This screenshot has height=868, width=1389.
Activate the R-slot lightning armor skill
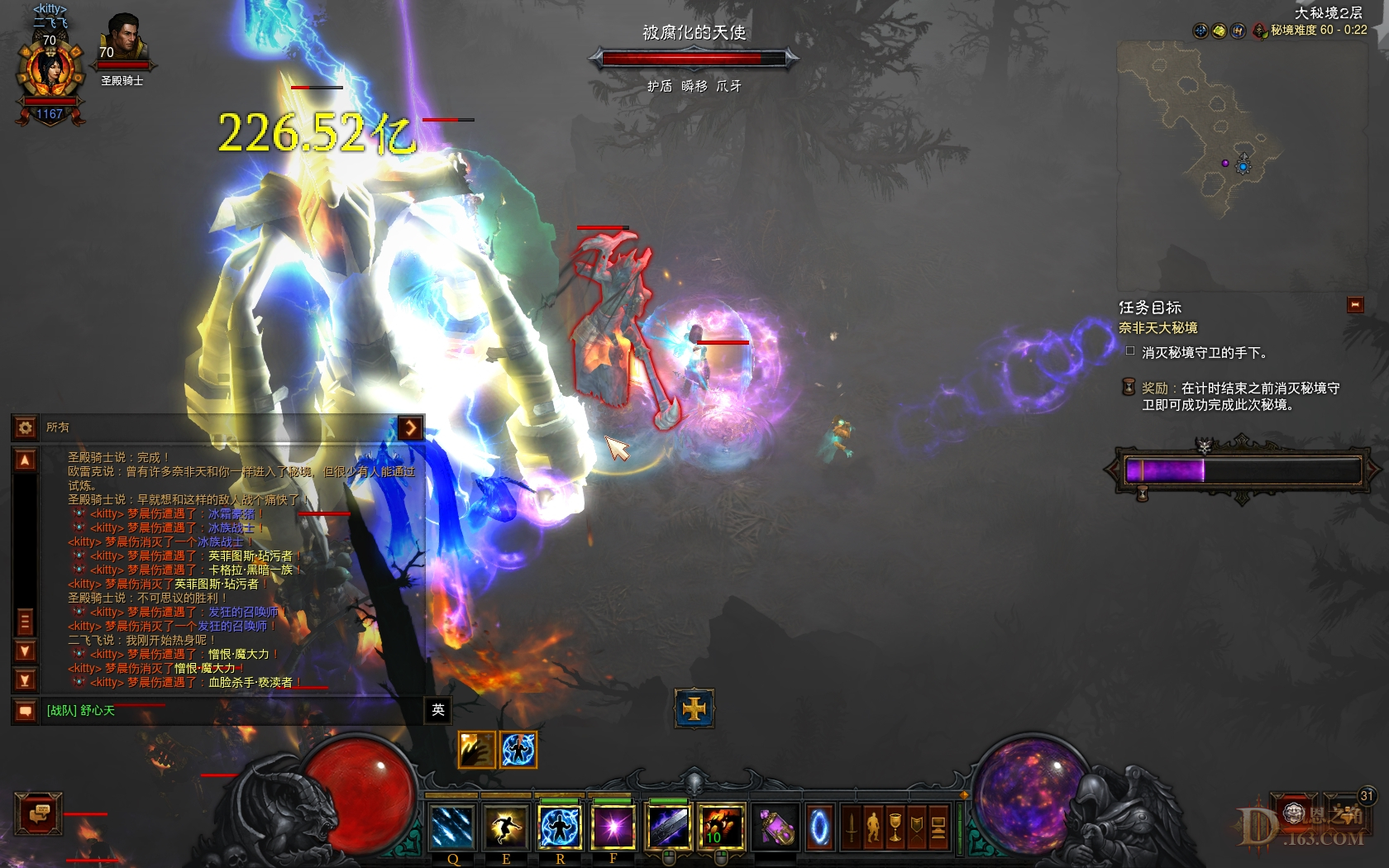tap(559, 827)
